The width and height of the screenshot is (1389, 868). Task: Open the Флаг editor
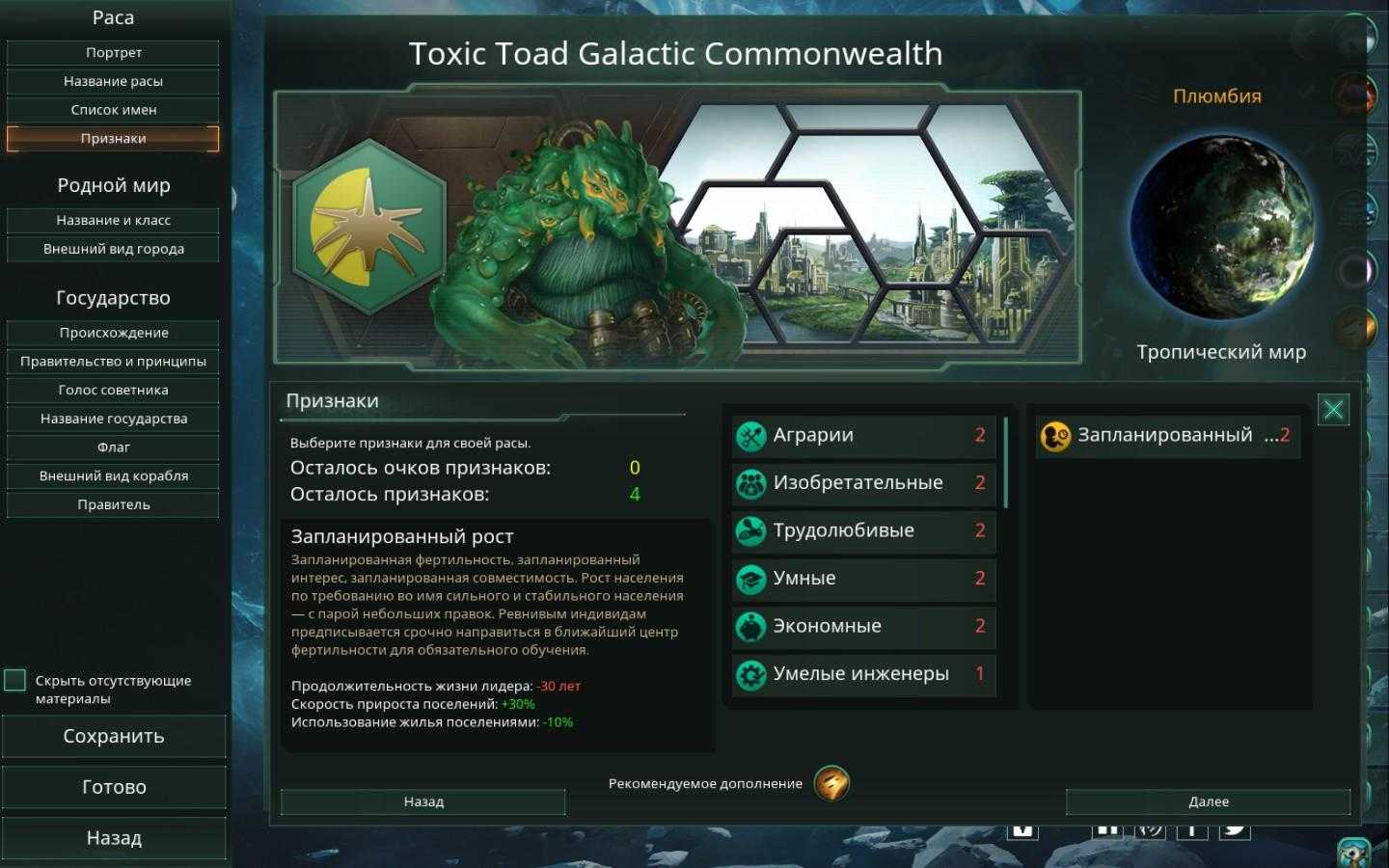point(113,448)
